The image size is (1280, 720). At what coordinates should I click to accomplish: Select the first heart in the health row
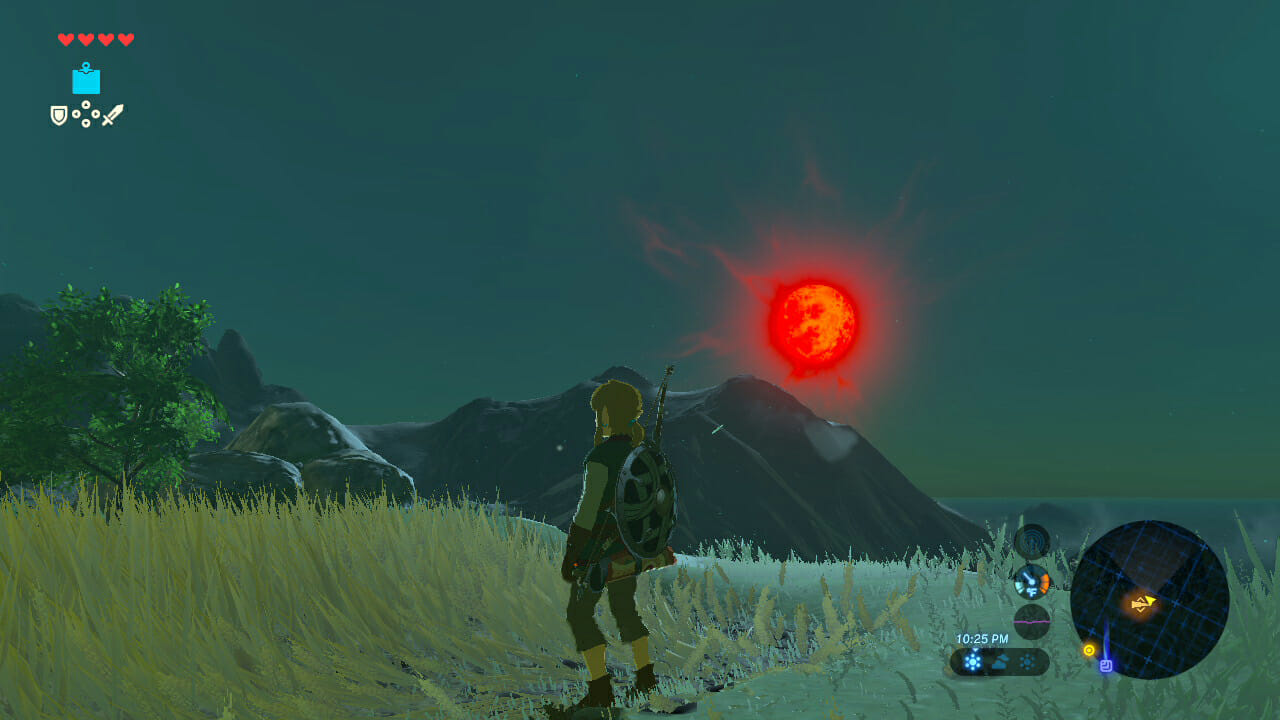pyautogui.click(x=65, y=40)
